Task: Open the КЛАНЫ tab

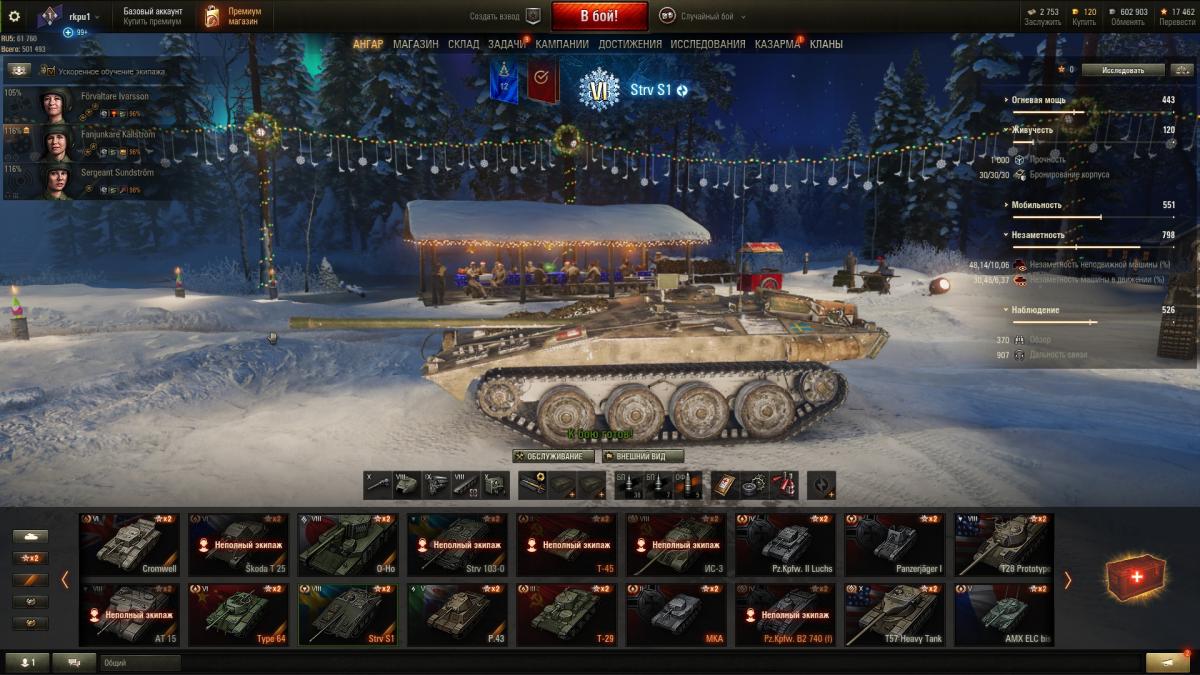Action: 826,44
